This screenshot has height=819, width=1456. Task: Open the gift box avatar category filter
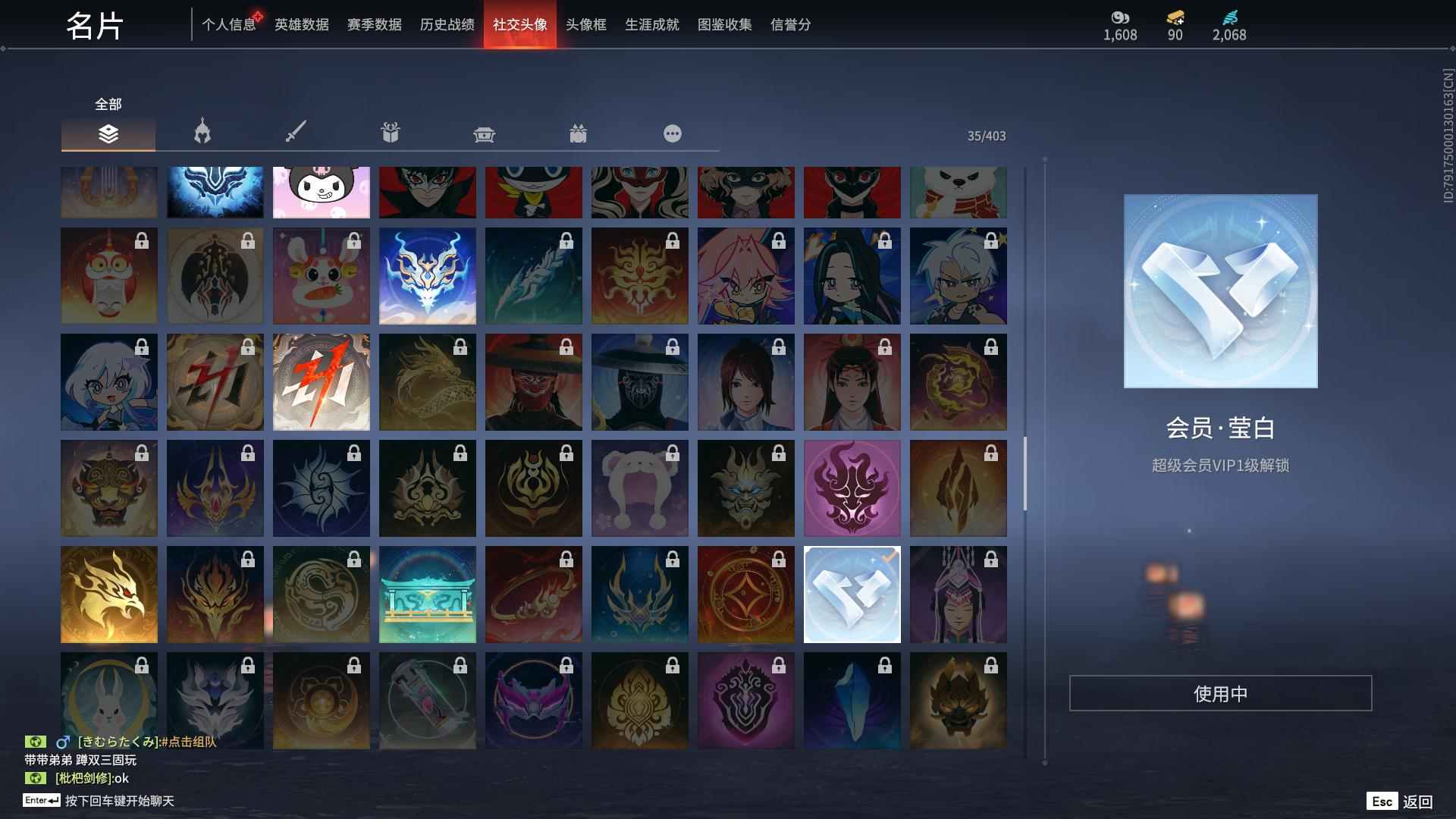pyautogui.click(x=390, y=133)
